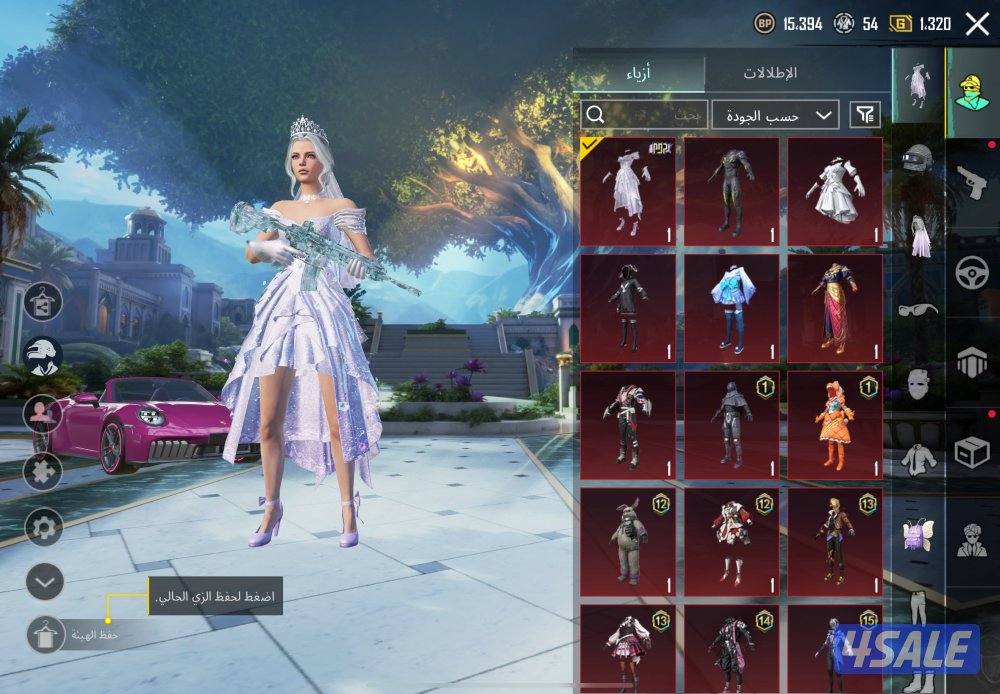Select the أزياء outfits tab
This screenshot has height=694, width=1000.
coord(640,73)
